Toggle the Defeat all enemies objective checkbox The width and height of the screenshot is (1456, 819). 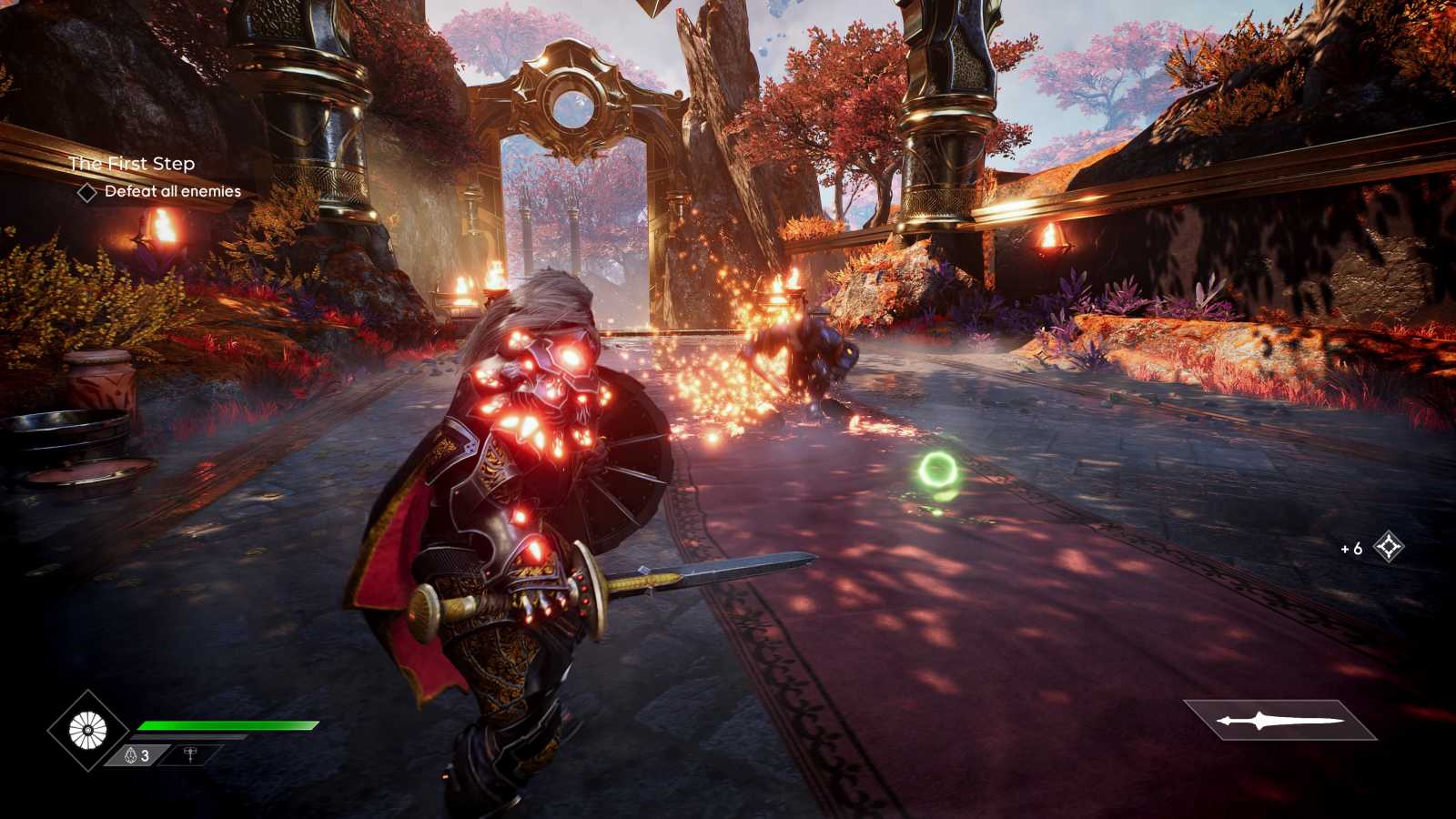[89, 192]
